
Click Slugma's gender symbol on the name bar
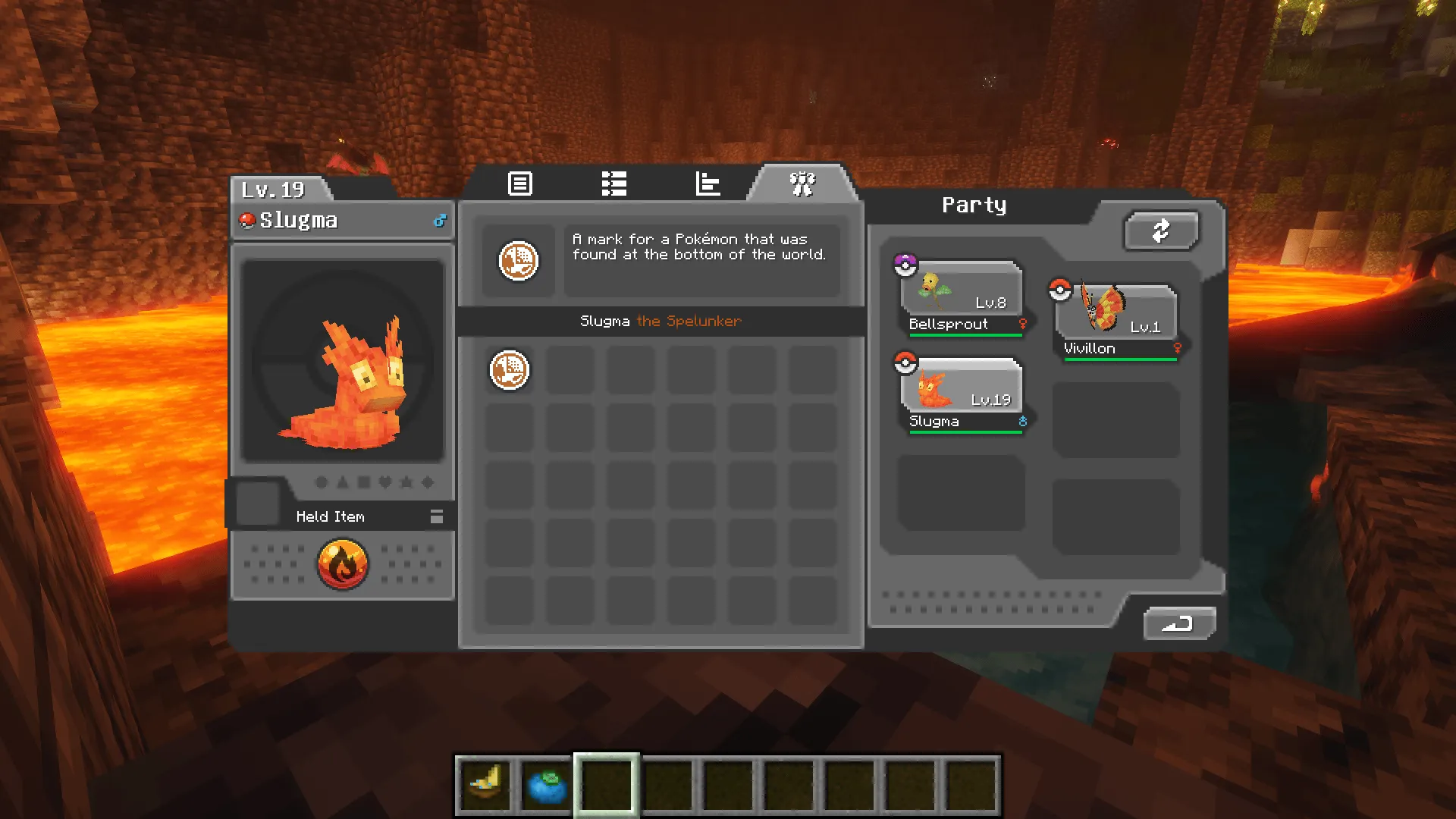coord(437,221)
